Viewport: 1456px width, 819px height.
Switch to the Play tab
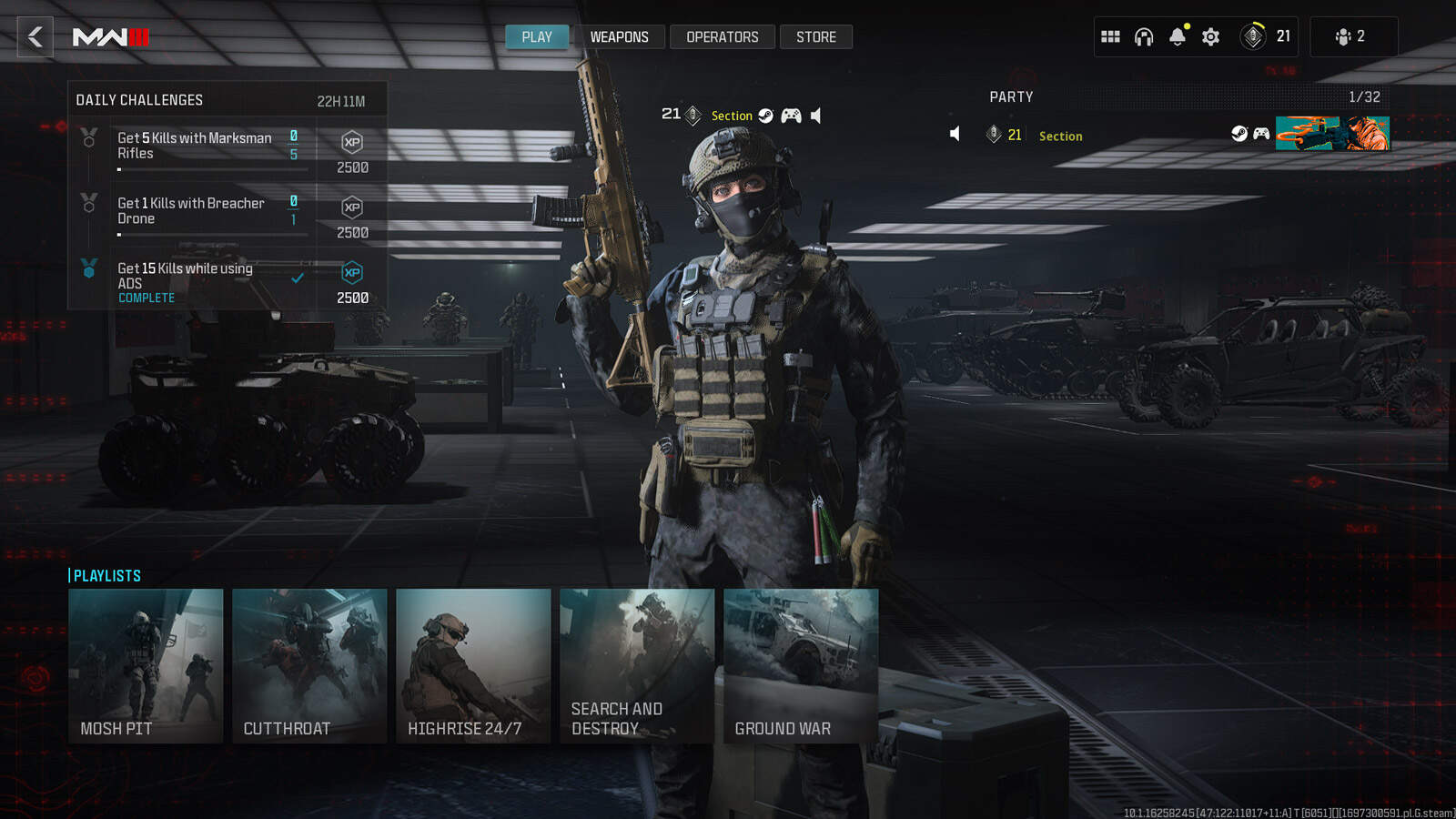click(x=537, y=37)
